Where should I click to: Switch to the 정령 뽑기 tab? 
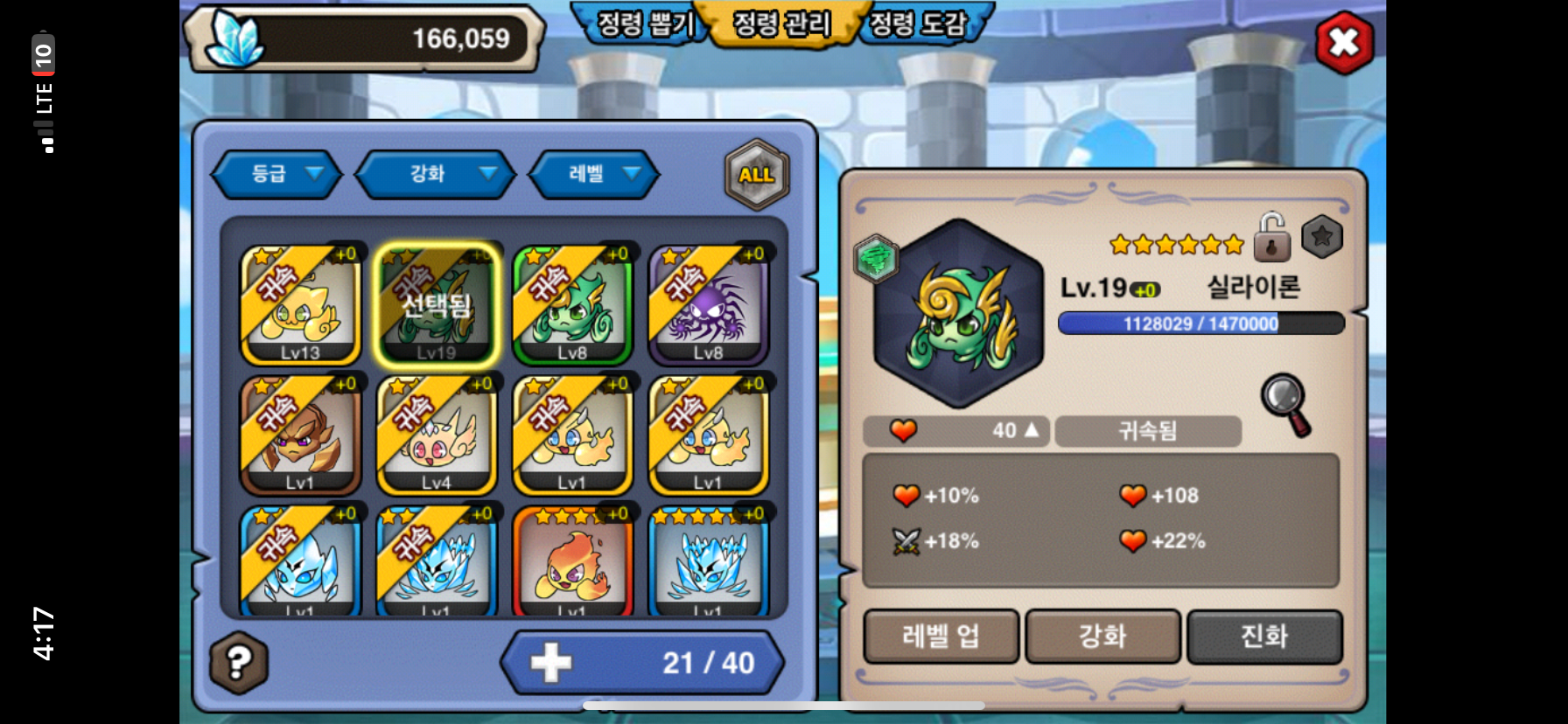tap(645, 24)
